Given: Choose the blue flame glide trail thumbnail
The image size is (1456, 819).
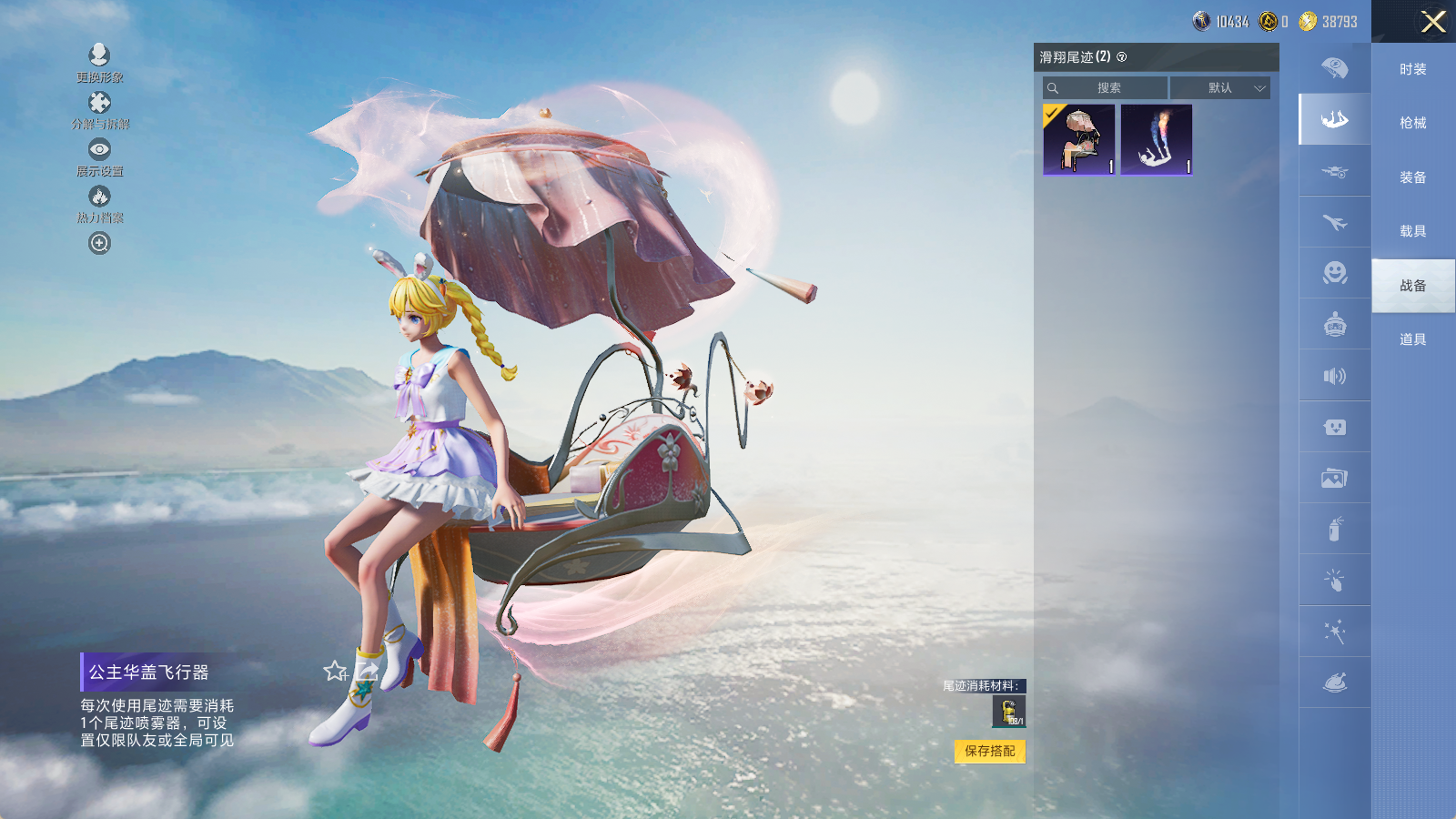Looking at the screenshot, I should (1157, 139).
